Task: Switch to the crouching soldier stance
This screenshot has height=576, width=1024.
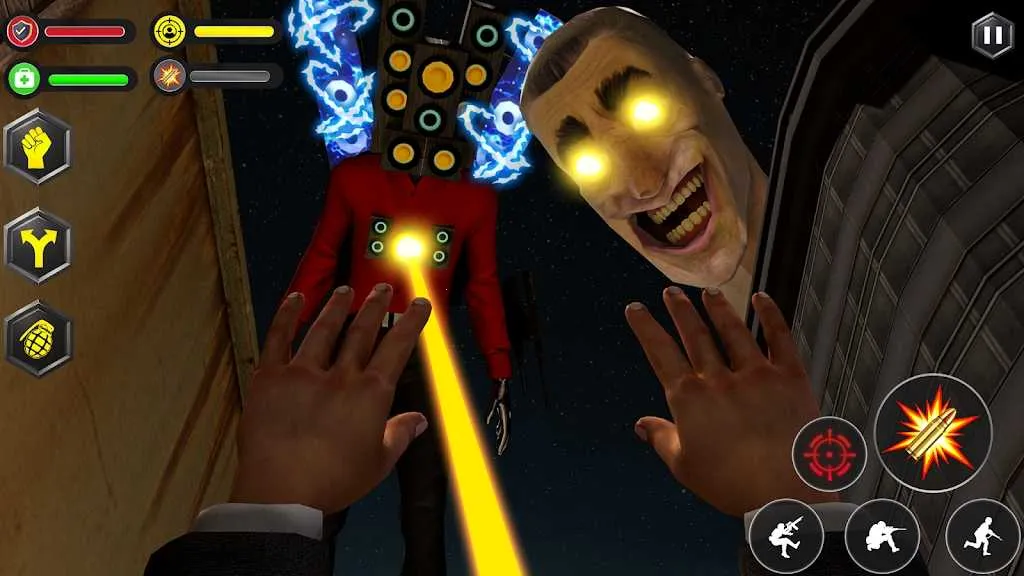Action: coord(882,535)
